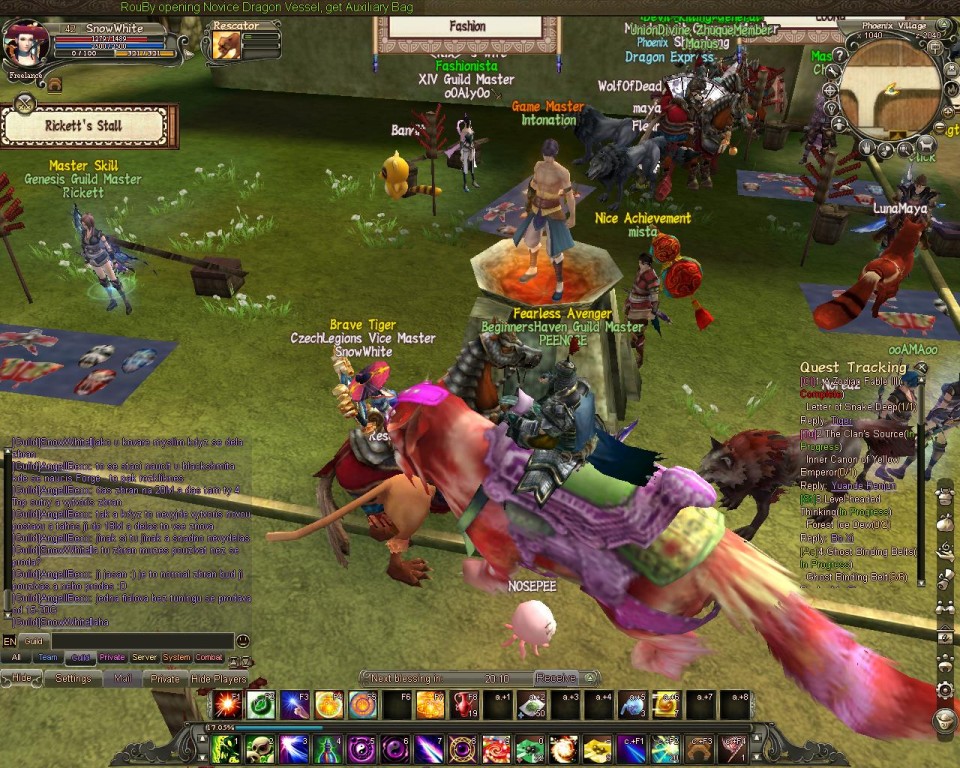This screenshot has height=768, width=960.
Task: Open the smiley emoticon picker
Action: click(x=242, y=640)
